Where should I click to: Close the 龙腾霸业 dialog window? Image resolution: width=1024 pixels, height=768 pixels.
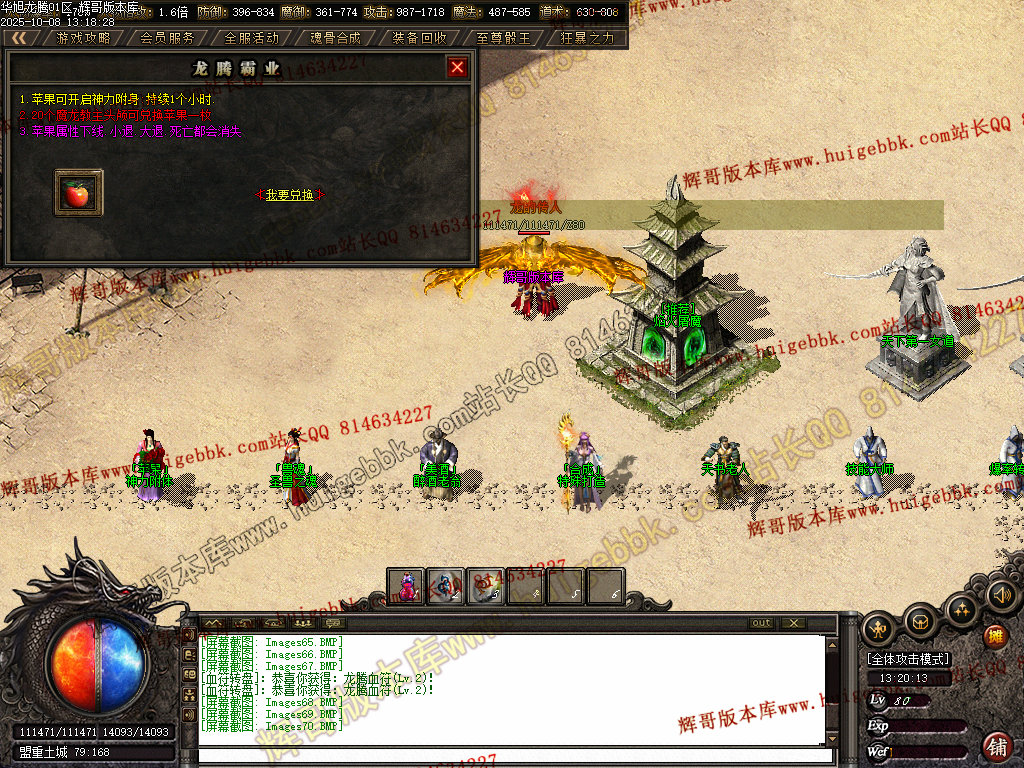coord(457,67)
